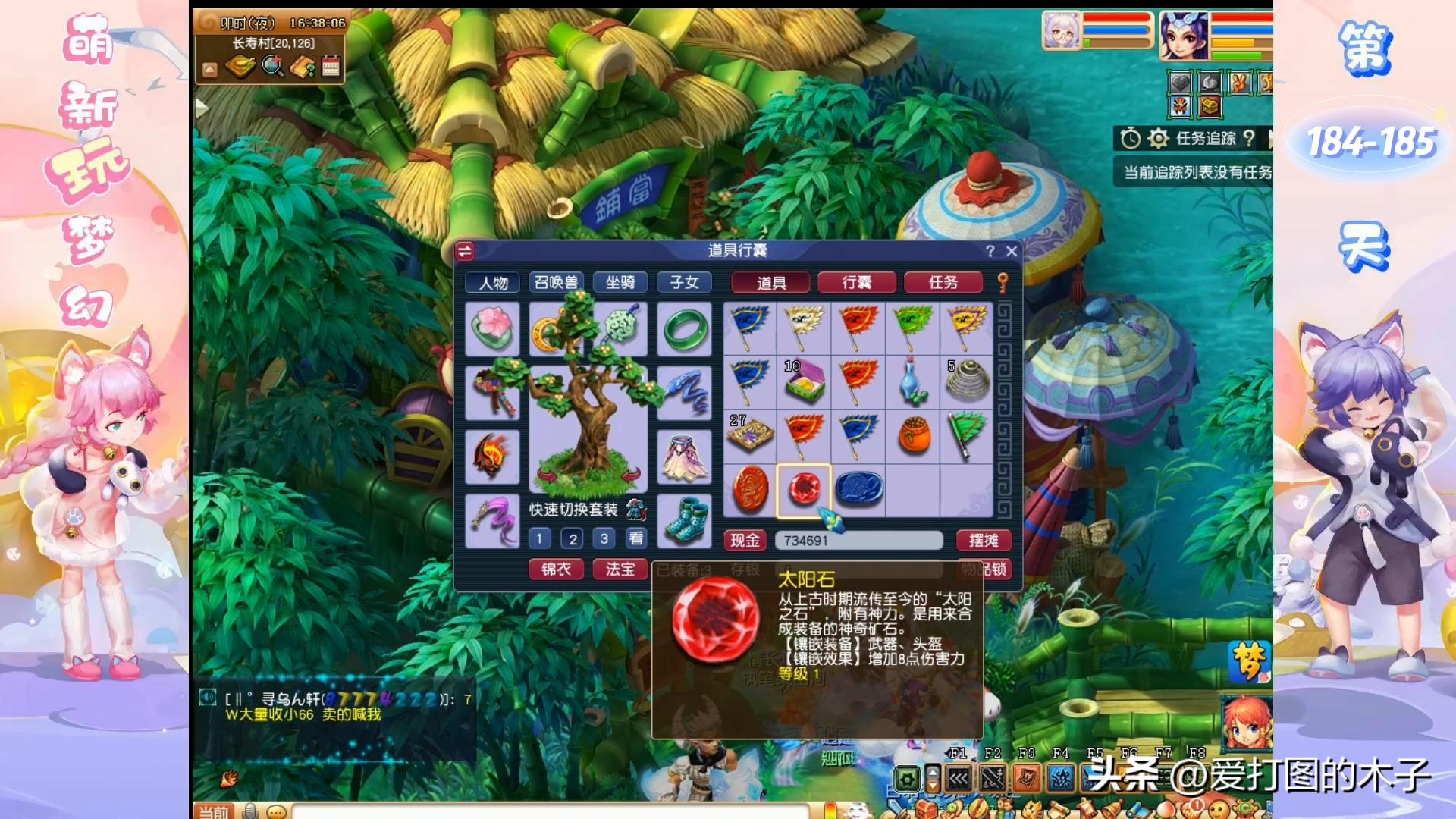The height and width of the screenshot is (819, 1456).
Task: Open the world map icon on the minimap panel
Action: (x=239, y=68)
